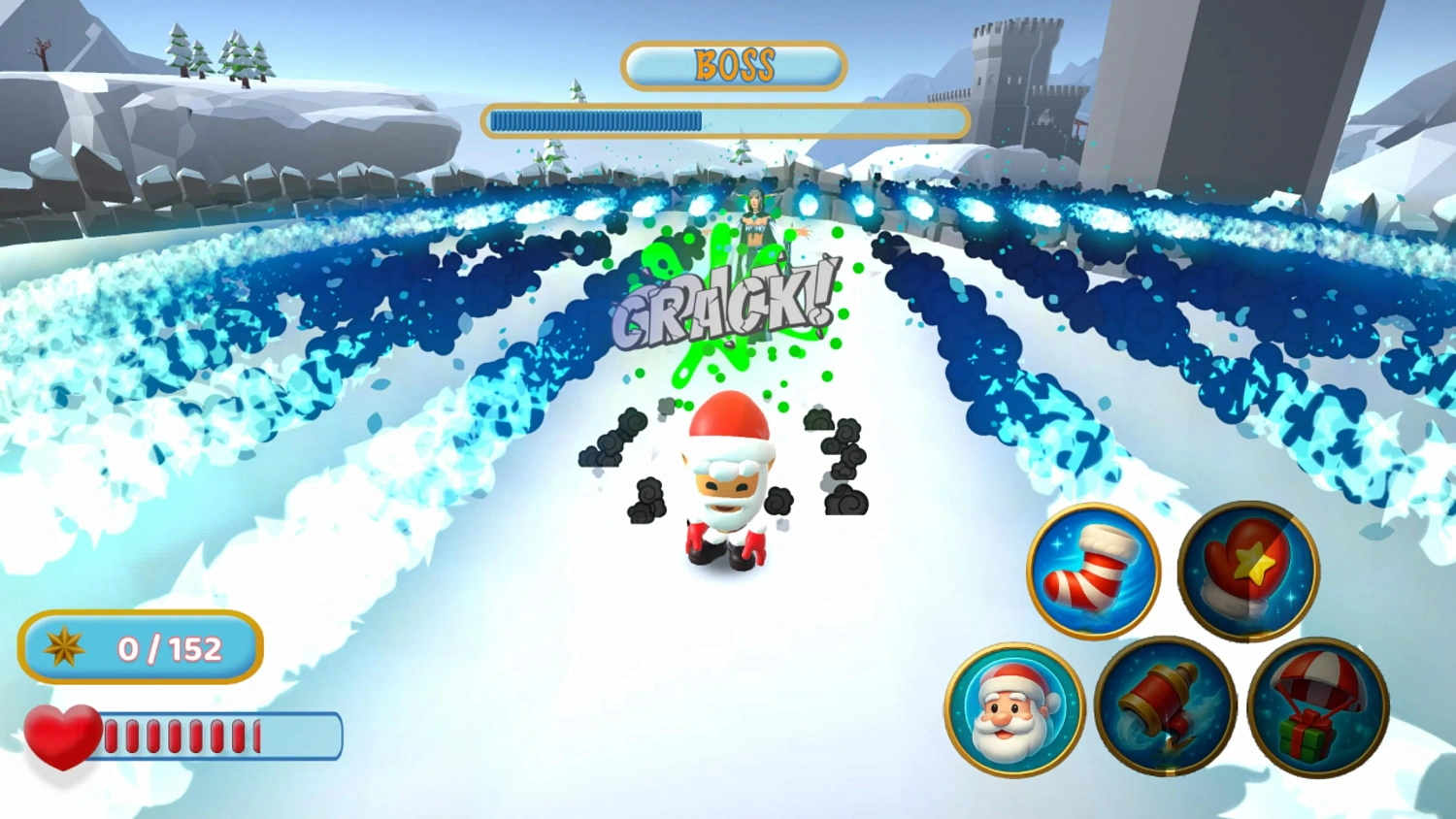Click the boss health bar
The image size is (1456, 819).
click(x=726, y=118)
